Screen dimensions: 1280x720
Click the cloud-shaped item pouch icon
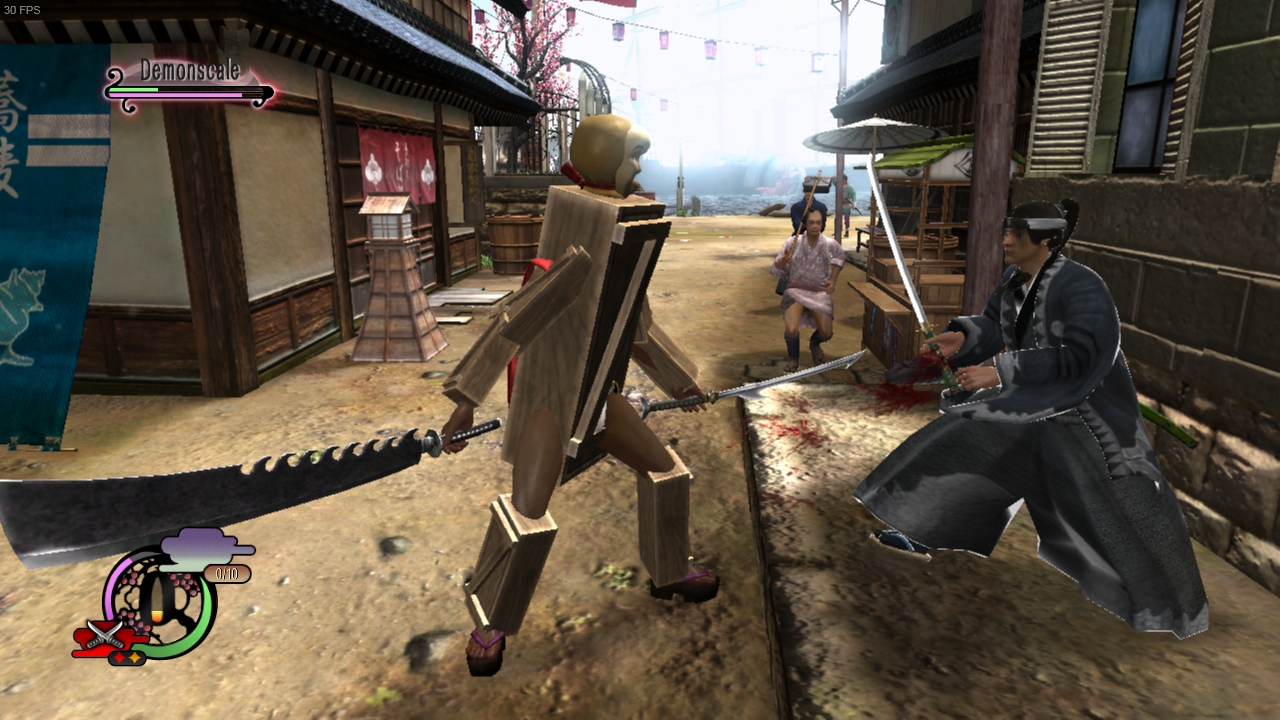pos(195,550)
